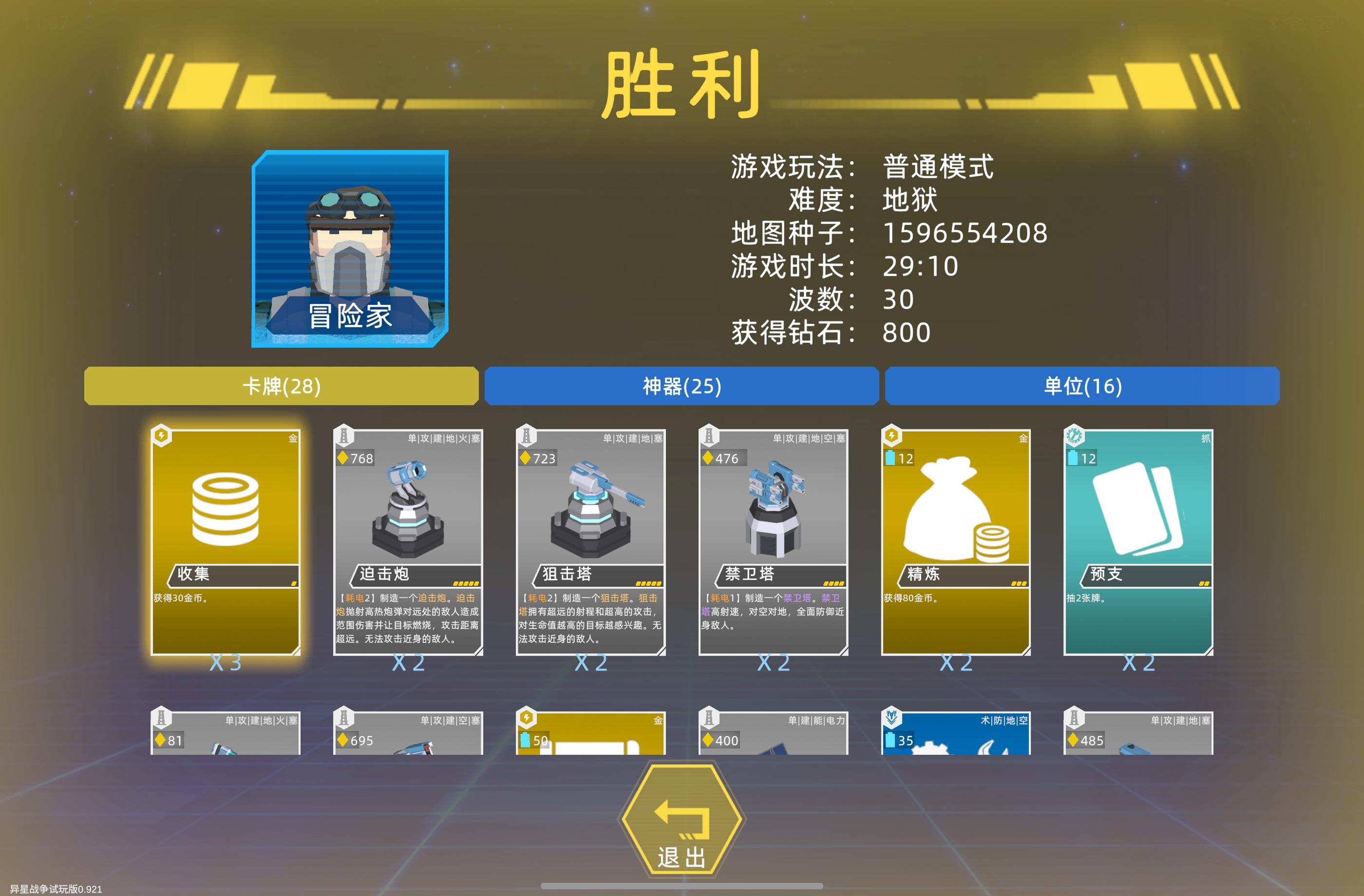Click the turret icon on the 迫击炮 card corner
The height and width of the screenshot is (896, 1364).
click(x=344, y=436)
